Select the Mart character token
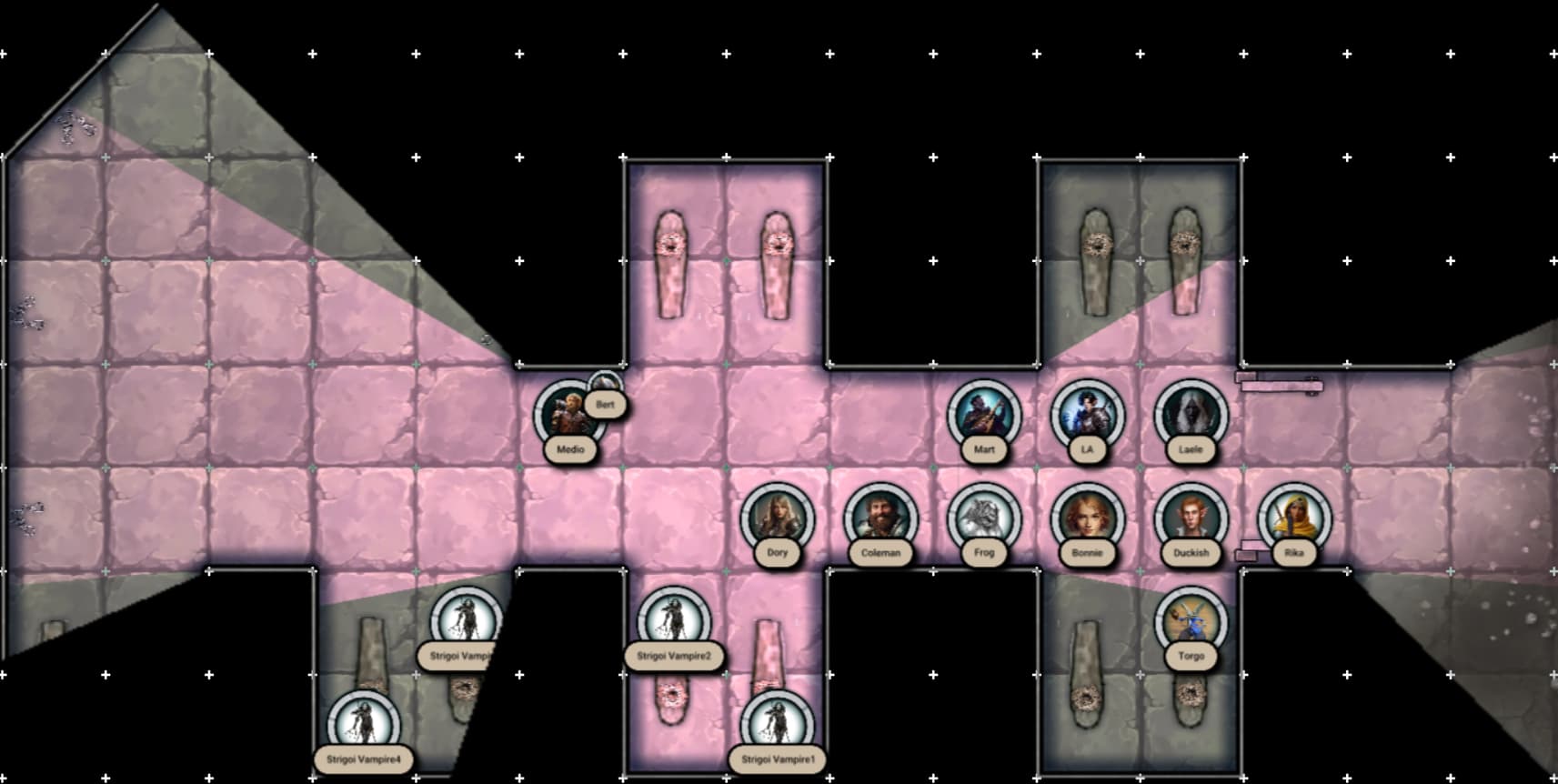 coord(983,416)
